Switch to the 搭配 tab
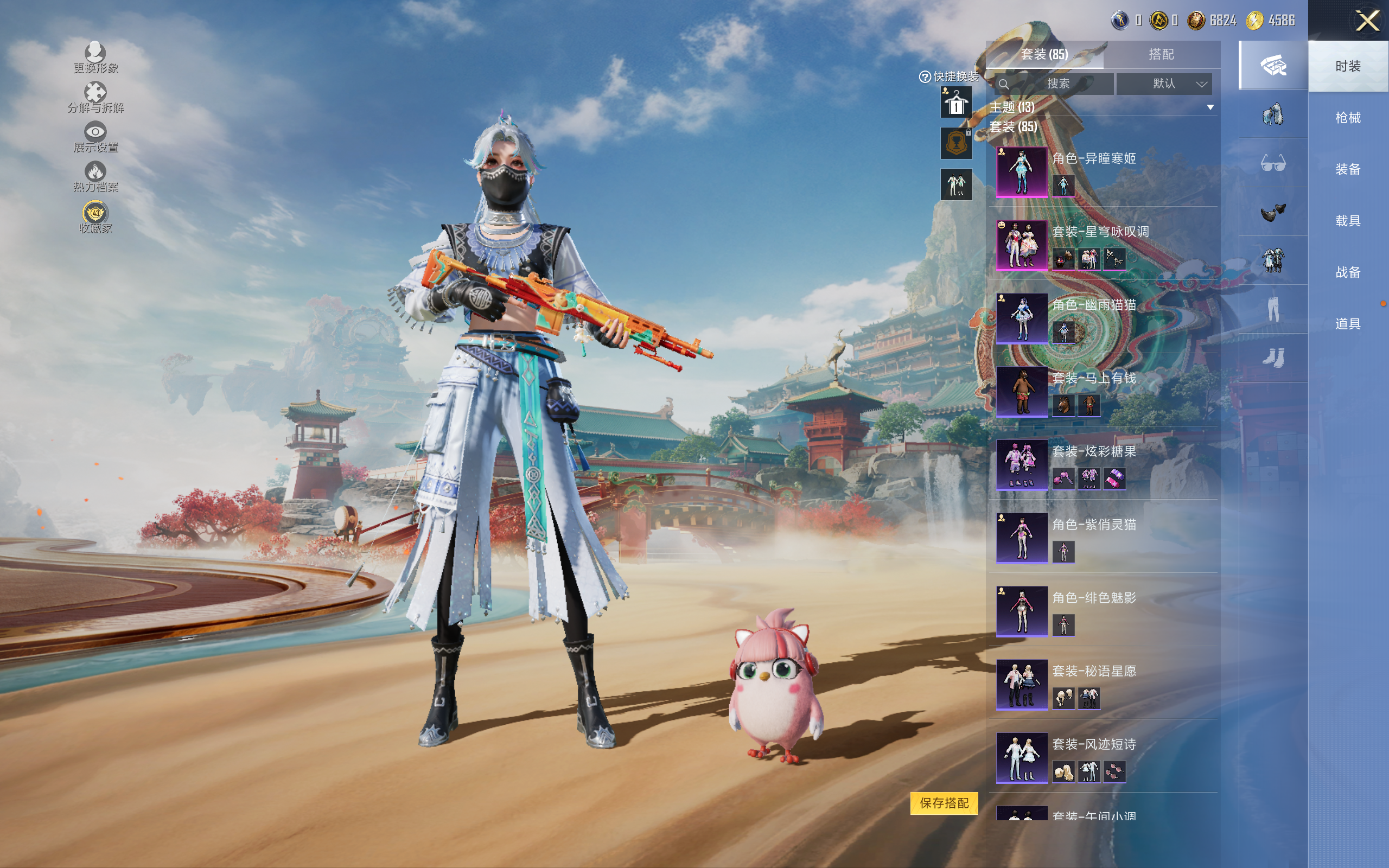The image size is (1389, 868). coord(1161,55)
